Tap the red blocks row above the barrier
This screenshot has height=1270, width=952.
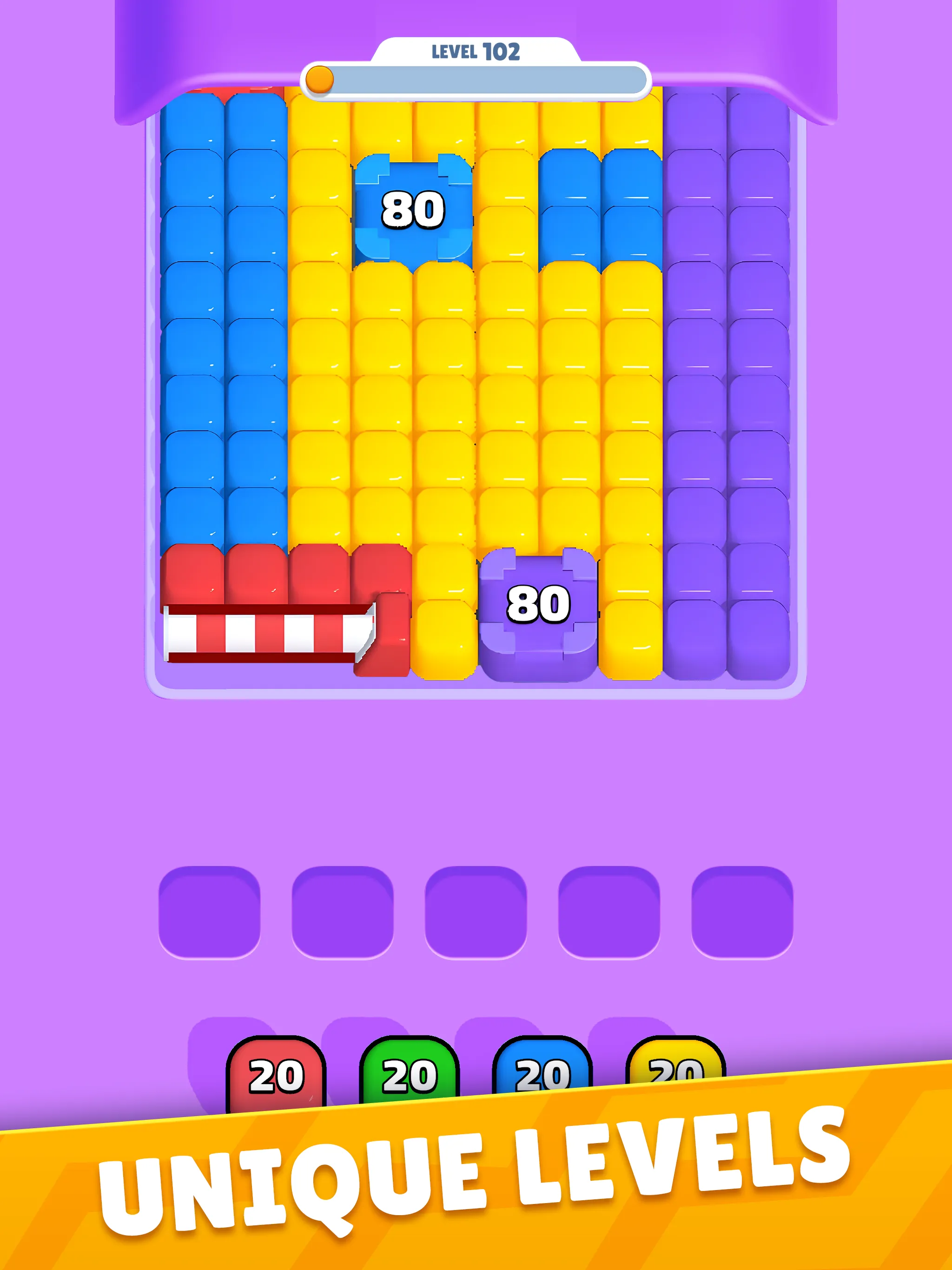[x=258, y=574]
